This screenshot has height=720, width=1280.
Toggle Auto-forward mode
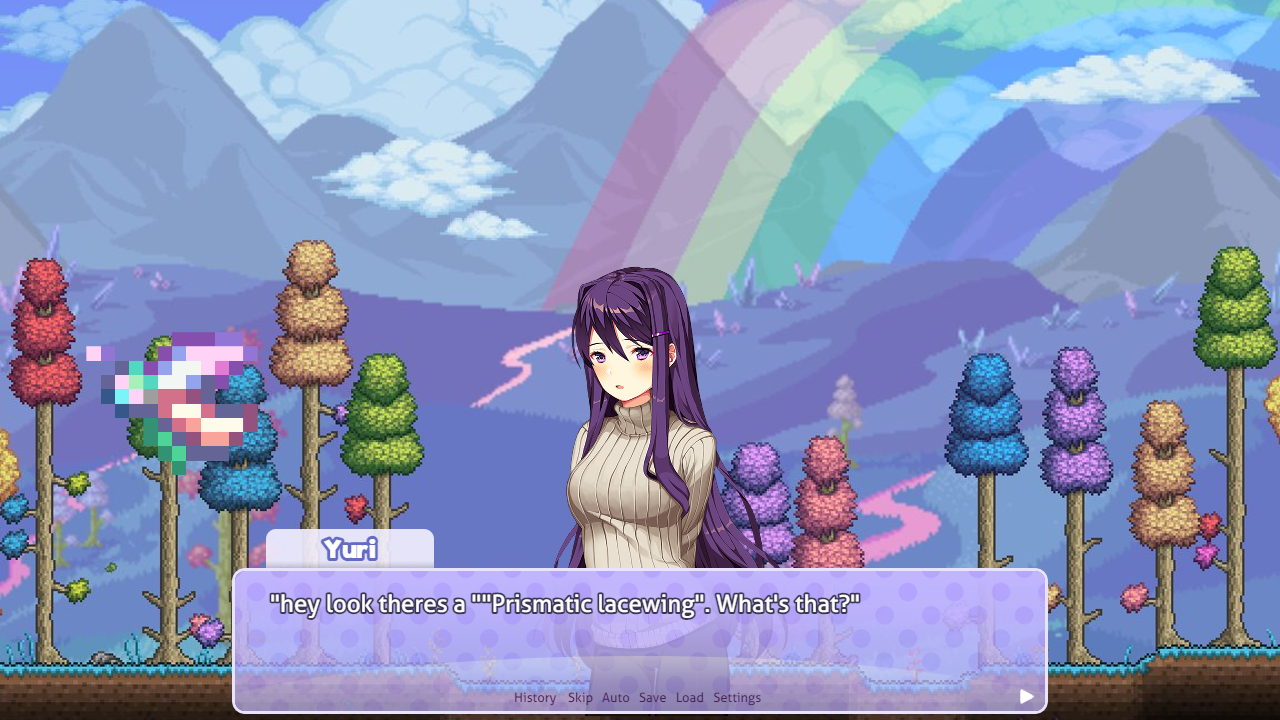pyautogui.click(x=615, y=697)
